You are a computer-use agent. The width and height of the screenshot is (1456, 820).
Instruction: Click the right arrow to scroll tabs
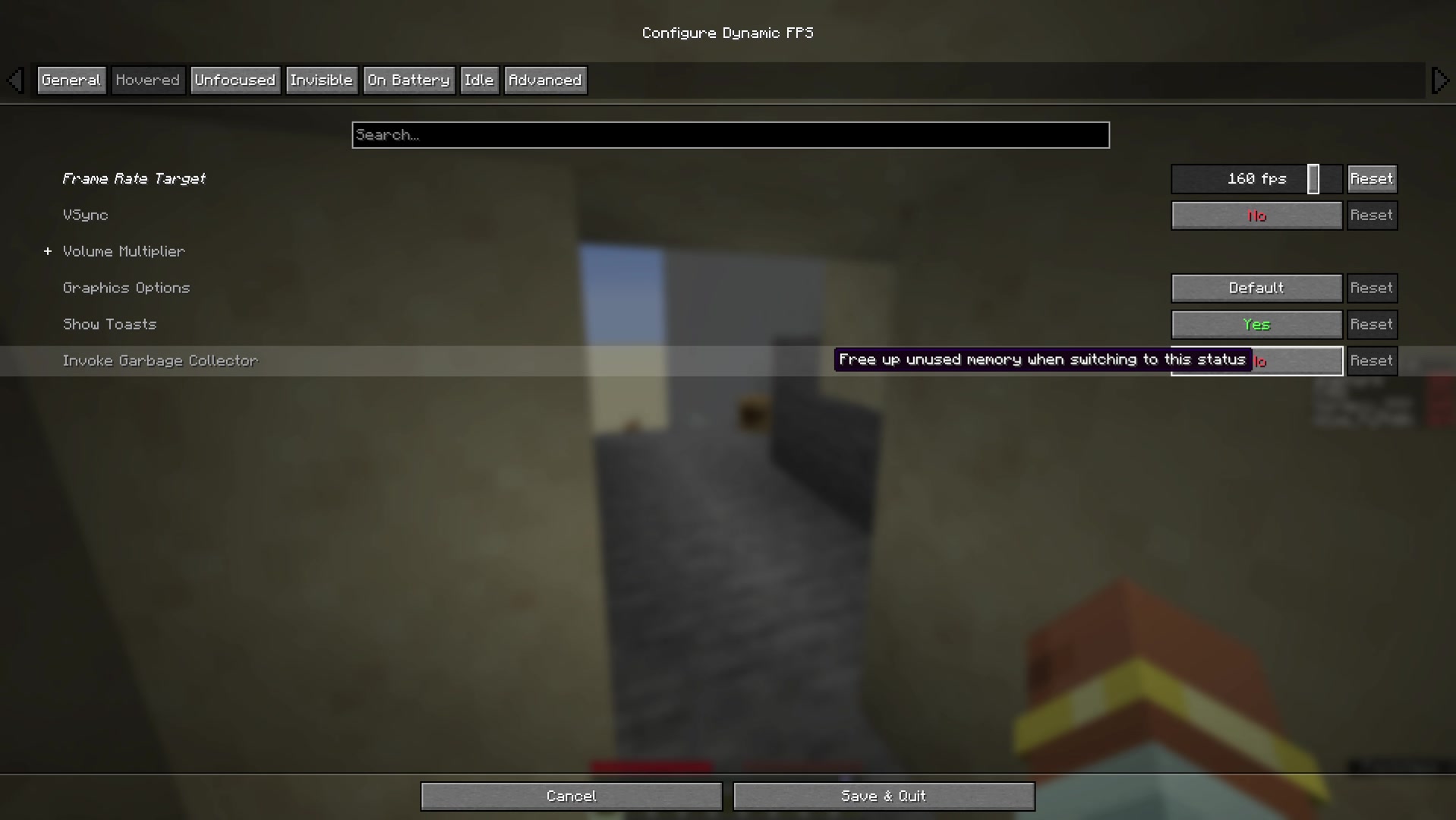(x=1440, y=80)
